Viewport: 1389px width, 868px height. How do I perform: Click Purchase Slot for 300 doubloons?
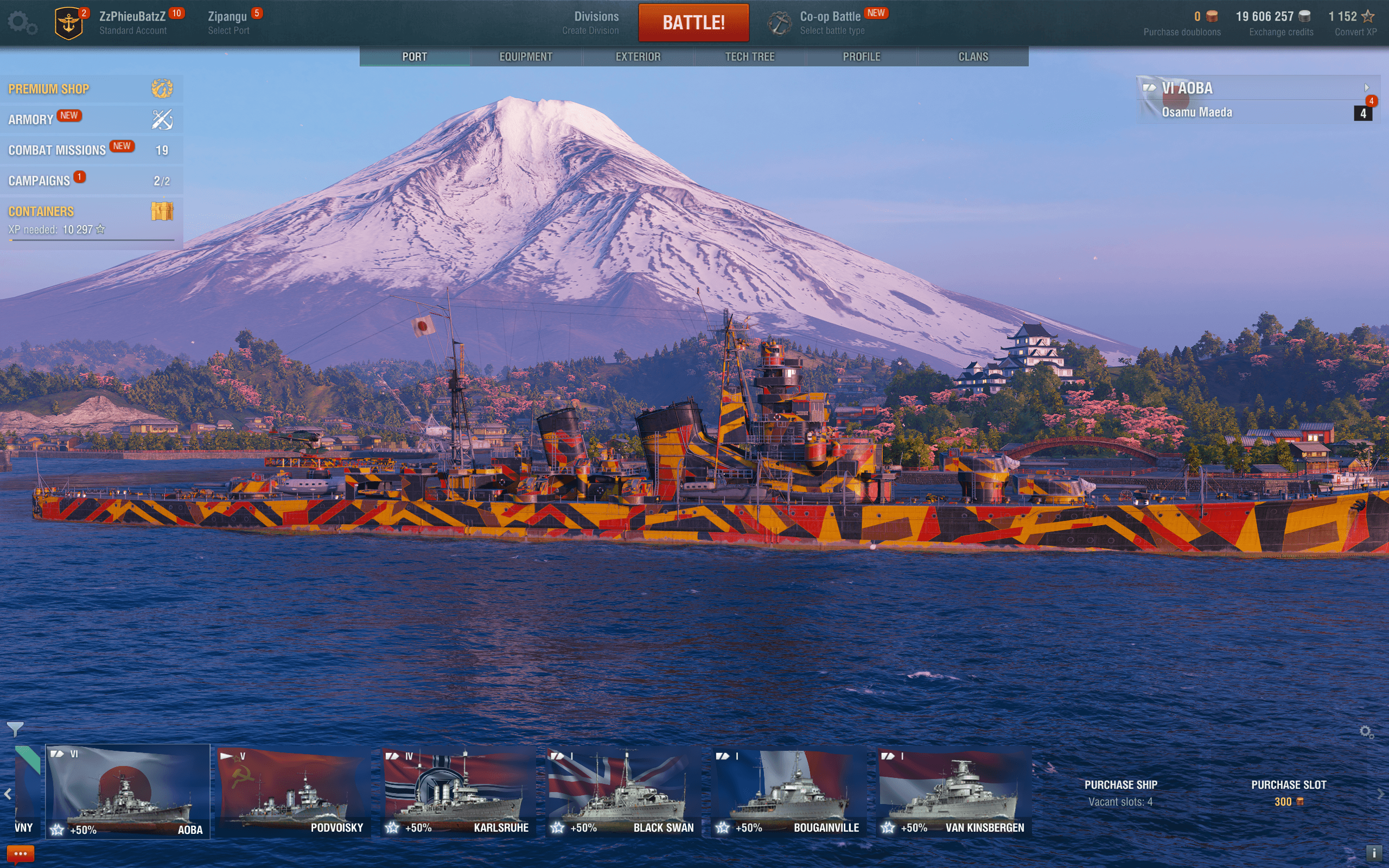coord(1288,793)
